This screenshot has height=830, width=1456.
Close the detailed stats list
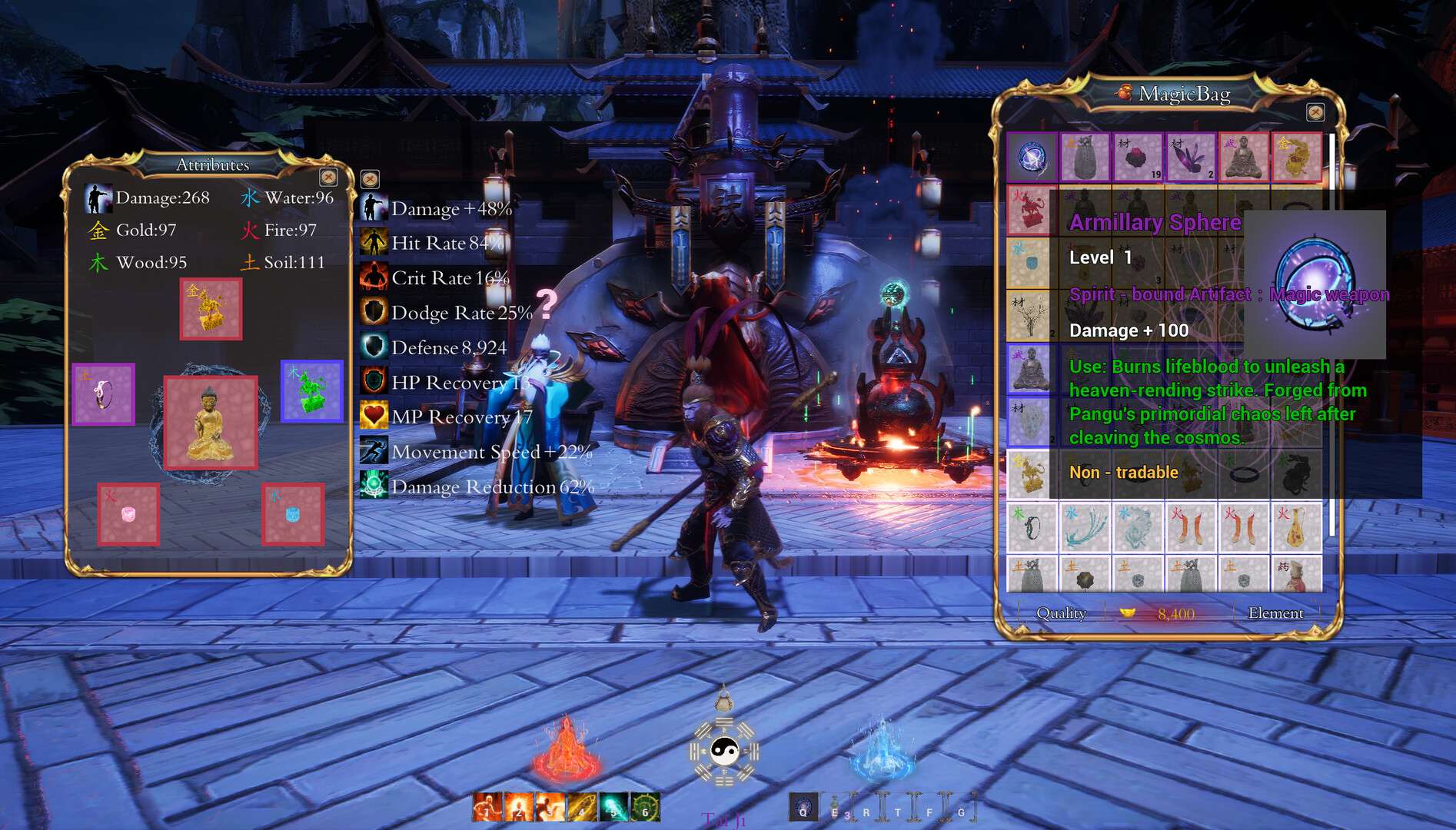370,180
